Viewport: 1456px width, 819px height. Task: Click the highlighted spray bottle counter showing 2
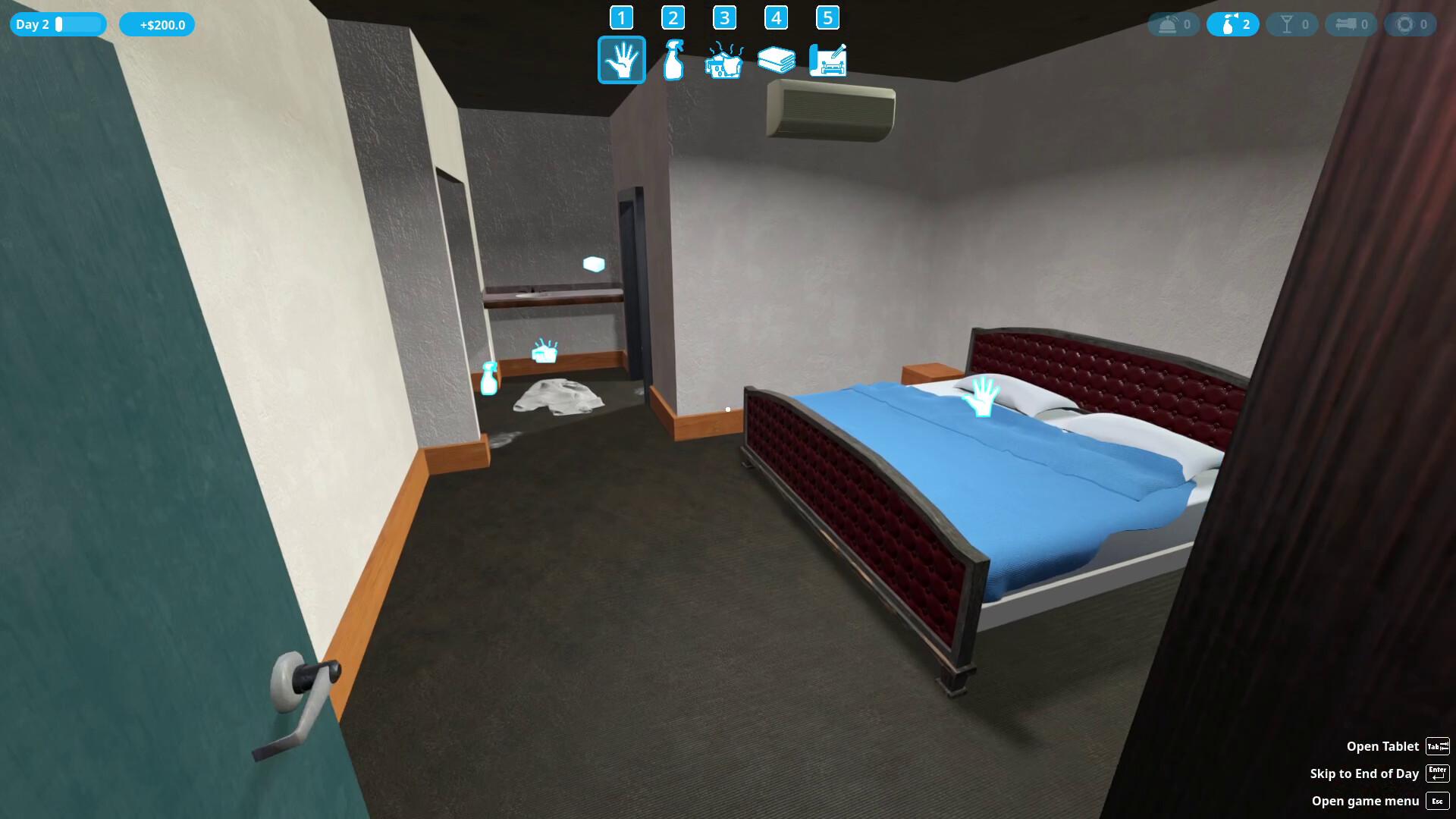[x=1233, y=24]
